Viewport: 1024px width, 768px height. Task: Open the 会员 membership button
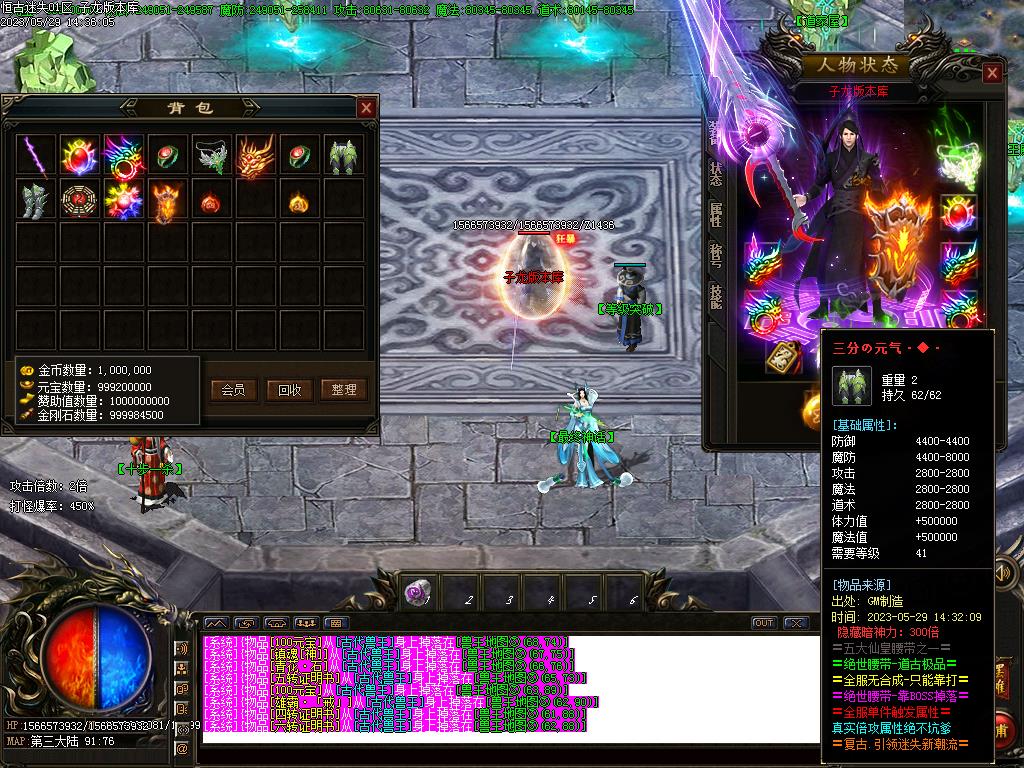point(233,390)
